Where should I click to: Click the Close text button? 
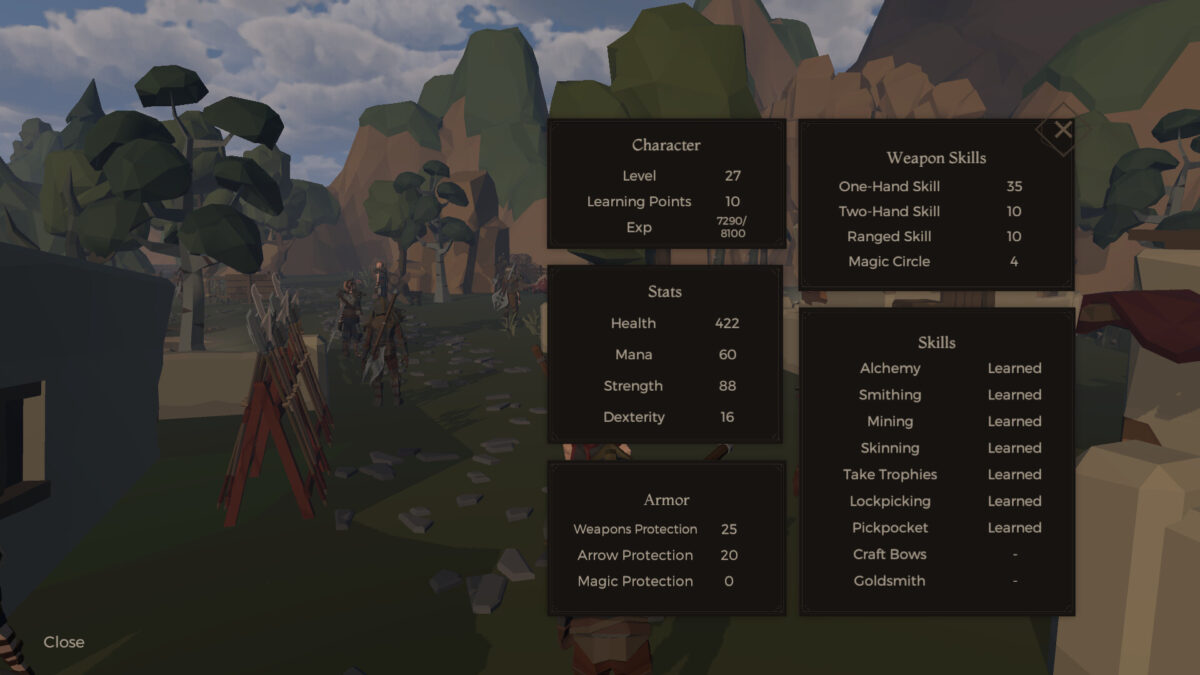(x=64, y=642)
